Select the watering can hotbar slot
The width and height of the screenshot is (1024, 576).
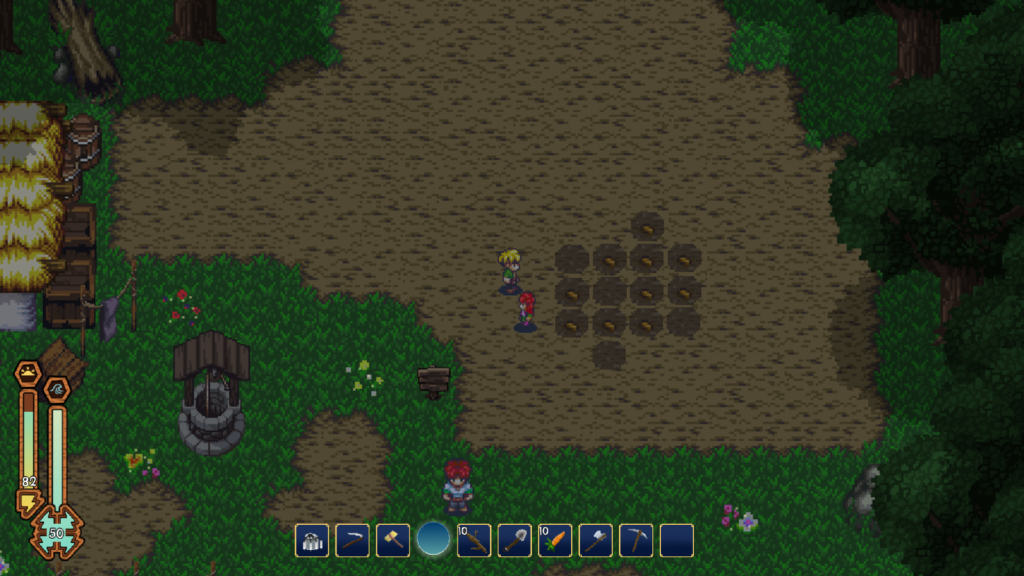(312, 541)
